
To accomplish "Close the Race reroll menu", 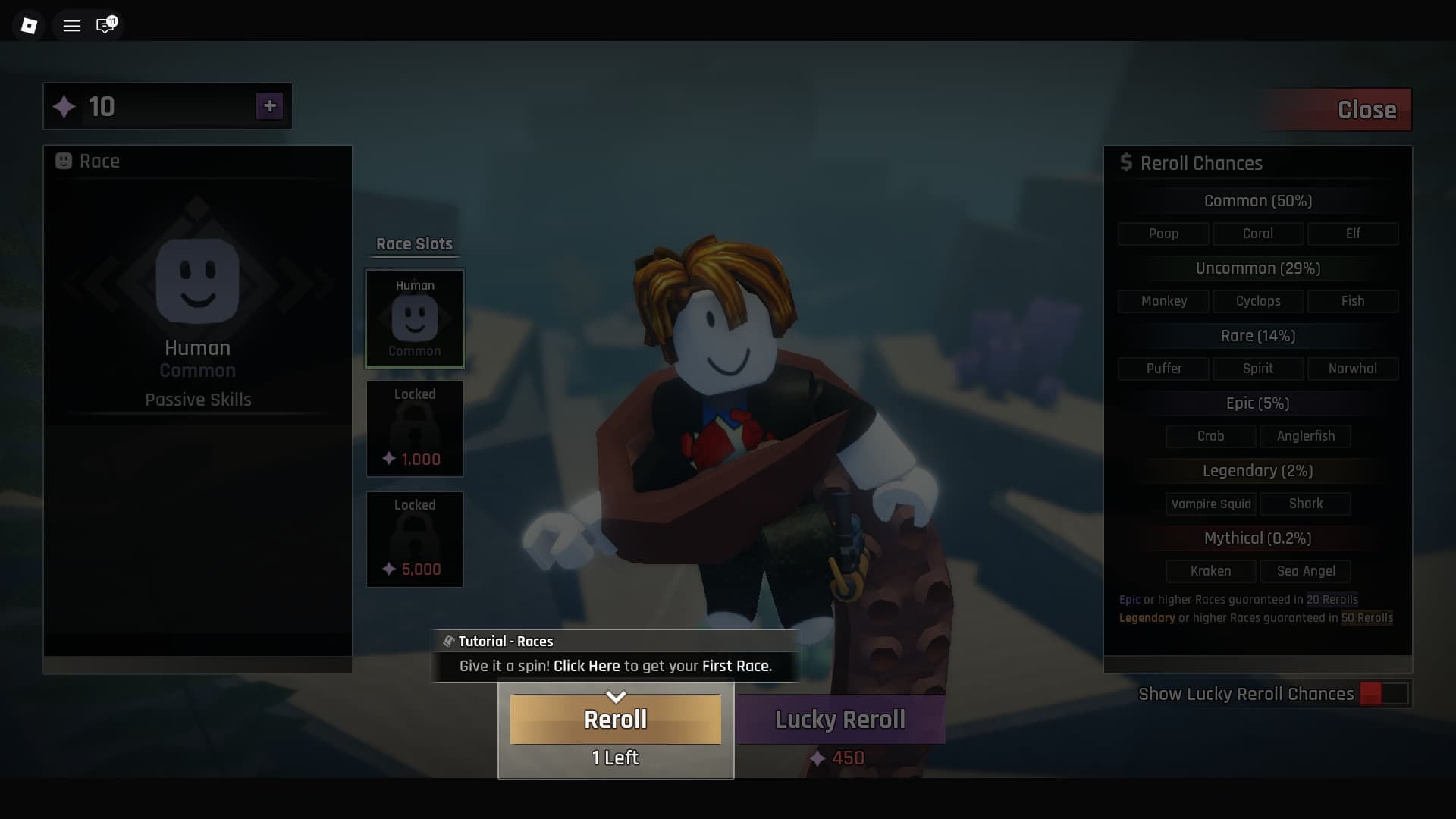I will point(1367,109).
